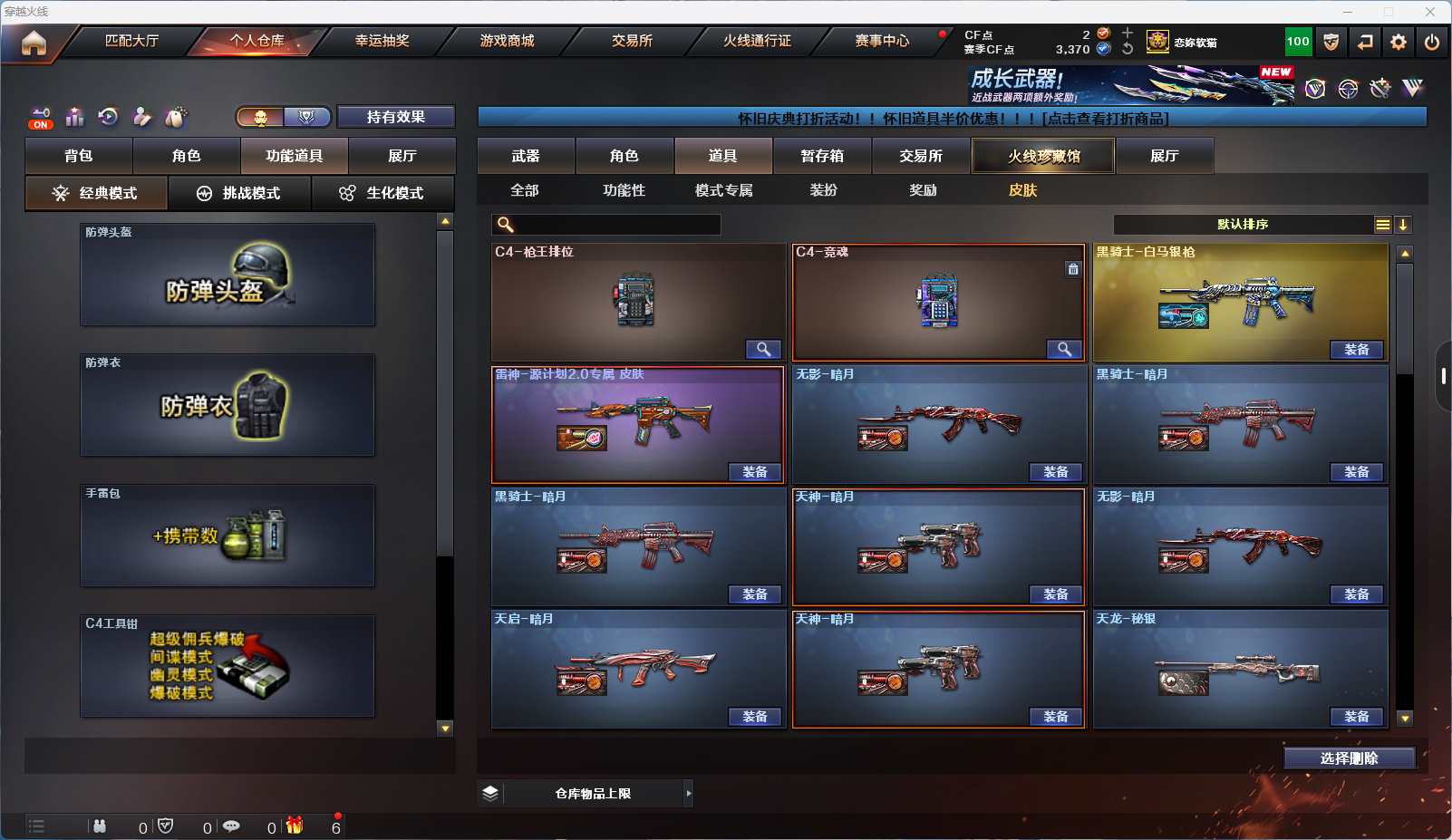Open the 匹配大厅 matchmaking lobby
This screenshot has width=1452, height=840.
(x=131, y=41)
